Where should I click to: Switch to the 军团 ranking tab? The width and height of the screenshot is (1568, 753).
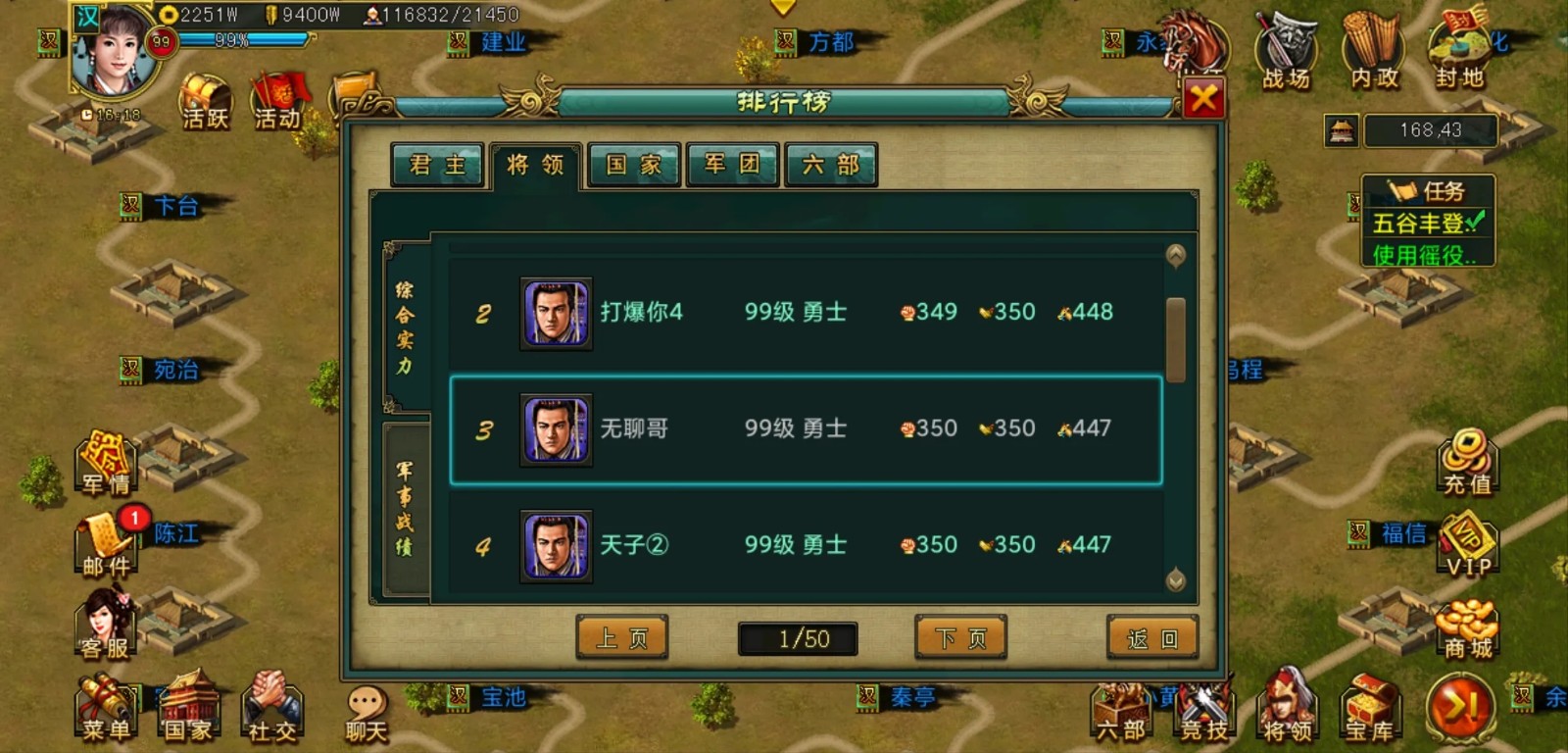[732, 166]
